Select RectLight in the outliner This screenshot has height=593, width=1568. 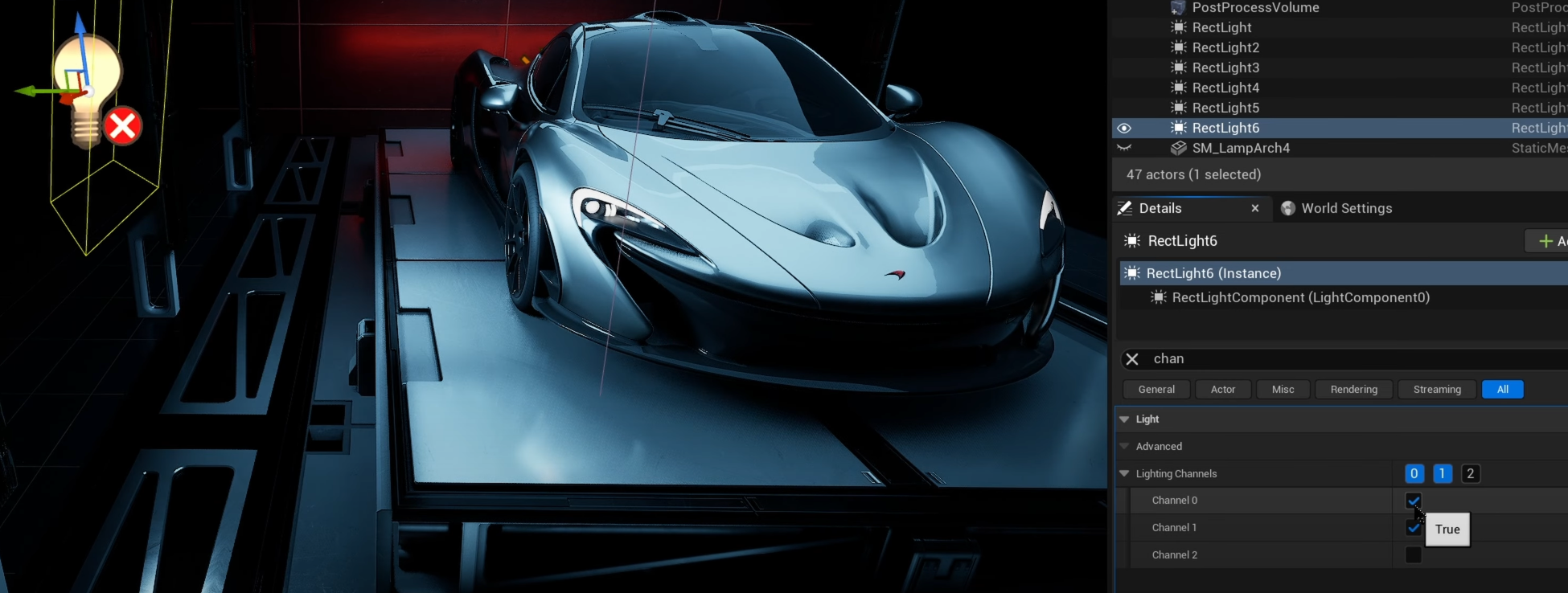click(1221, 27)
